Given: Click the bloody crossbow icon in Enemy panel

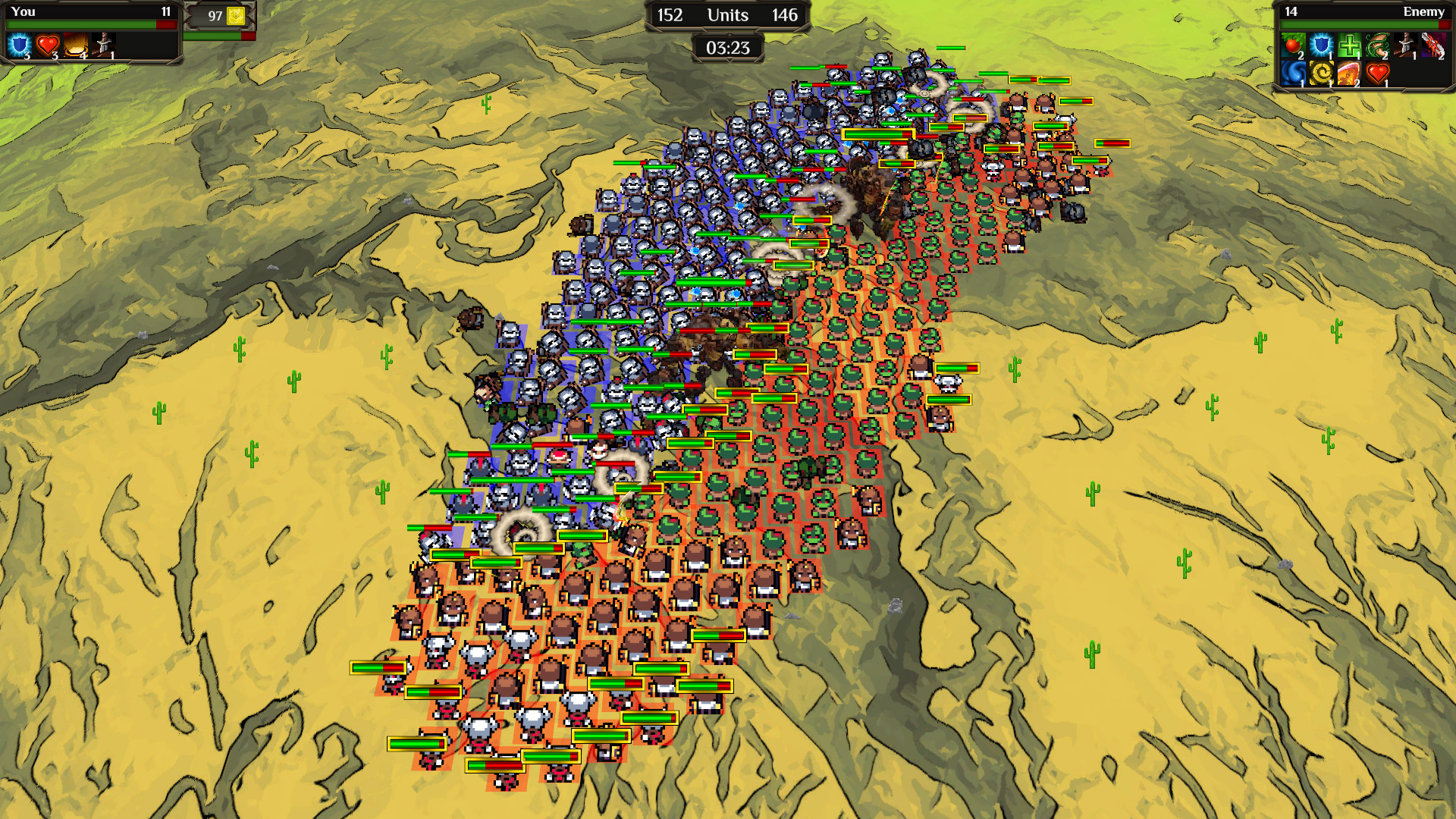Looking at the screenshot, I should (1433, 45).
